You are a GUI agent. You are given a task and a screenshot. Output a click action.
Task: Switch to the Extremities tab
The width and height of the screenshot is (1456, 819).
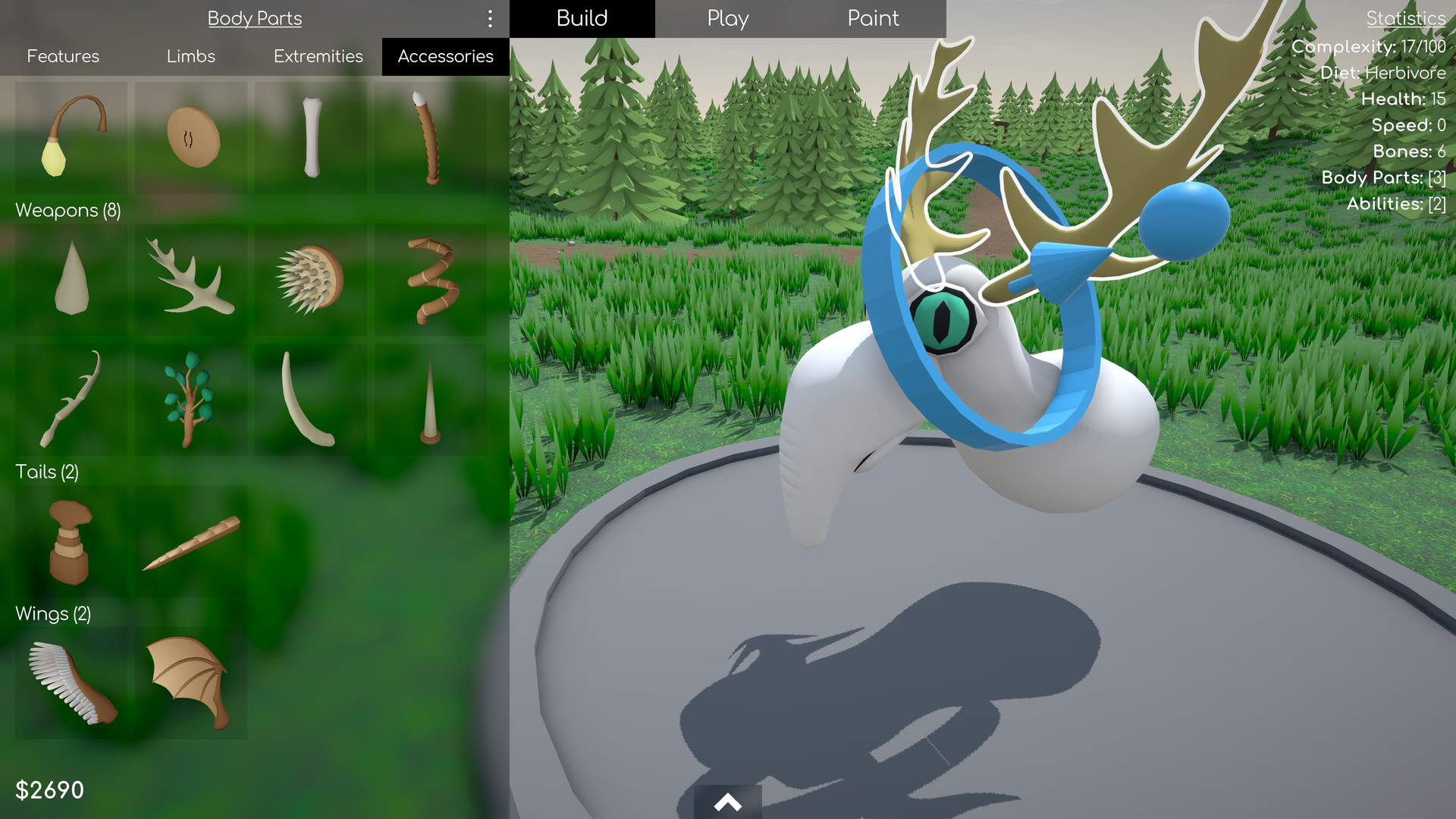318,56
